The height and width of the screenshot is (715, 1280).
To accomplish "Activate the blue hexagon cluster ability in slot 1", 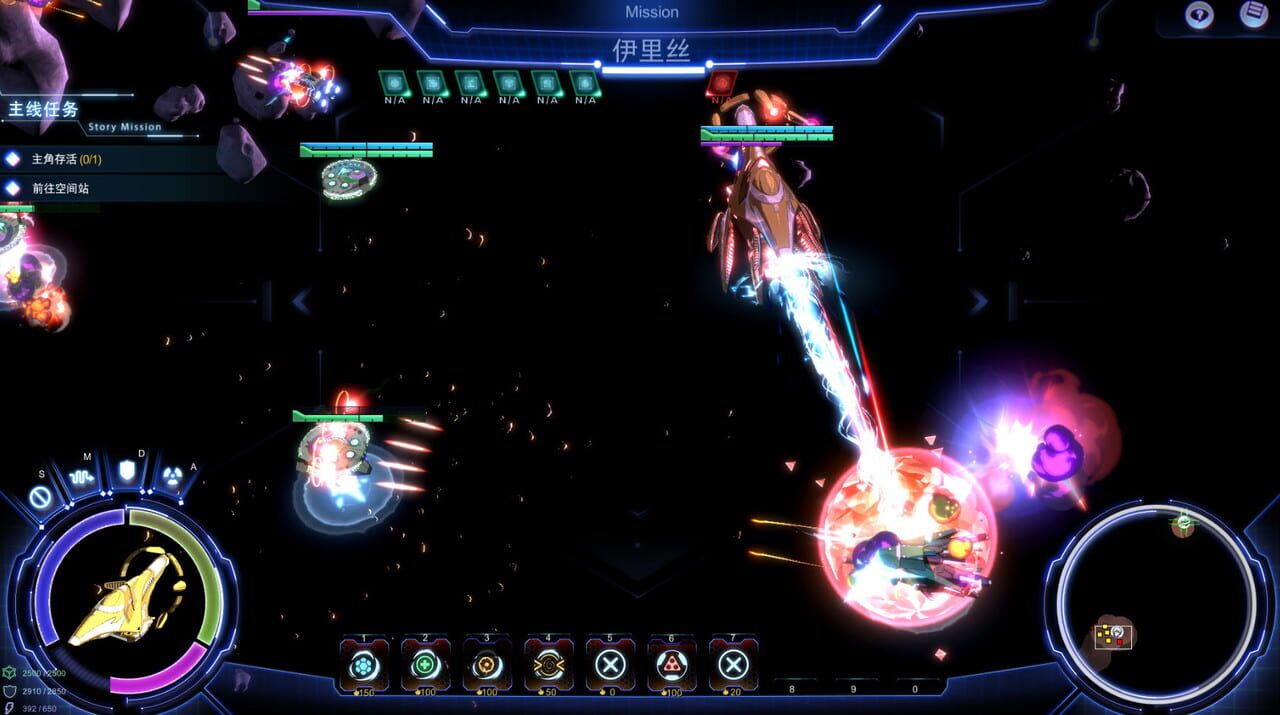I will [363, 665].
